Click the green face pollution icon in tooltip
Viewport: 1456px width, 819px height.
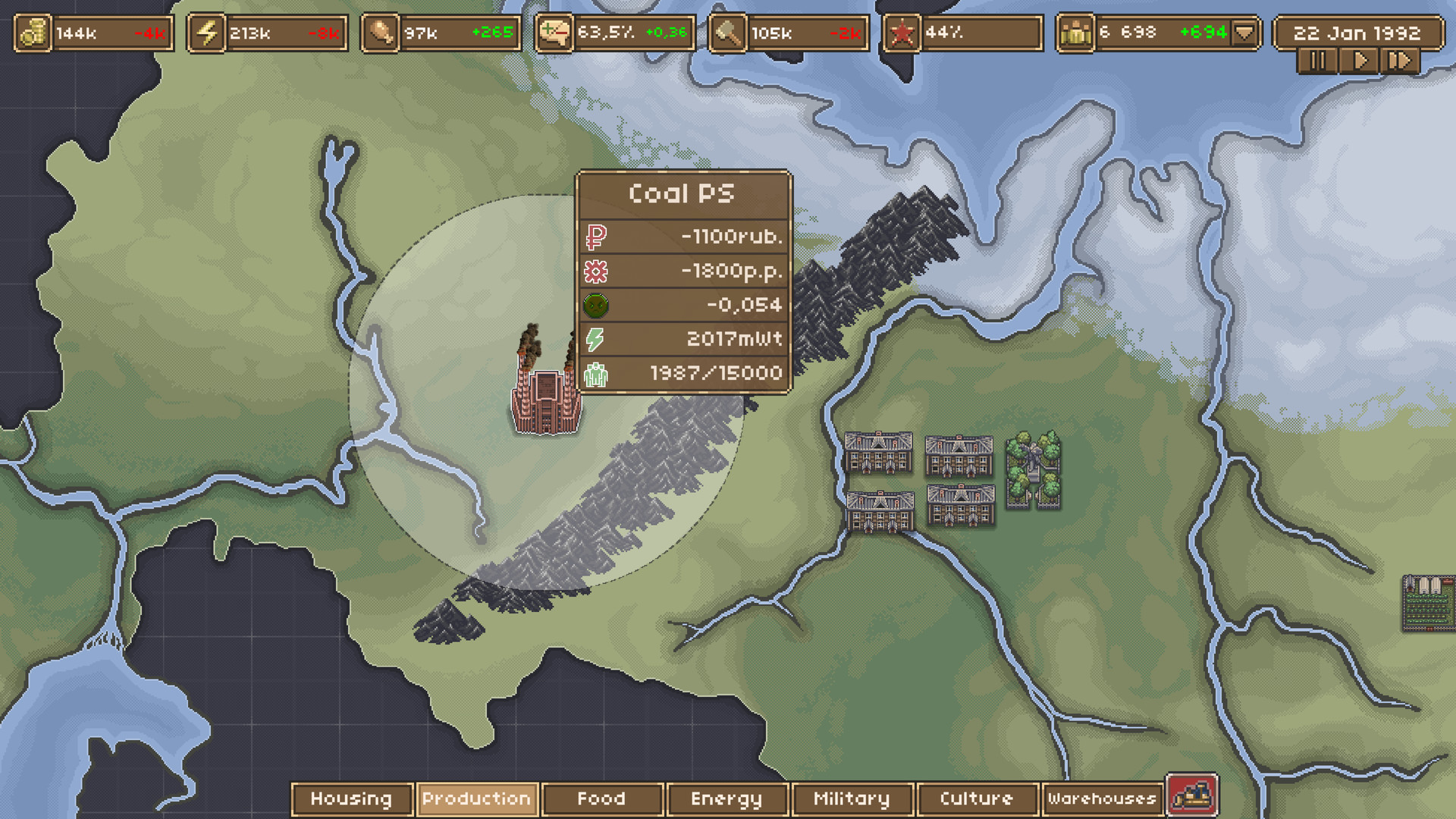(596, 304)
